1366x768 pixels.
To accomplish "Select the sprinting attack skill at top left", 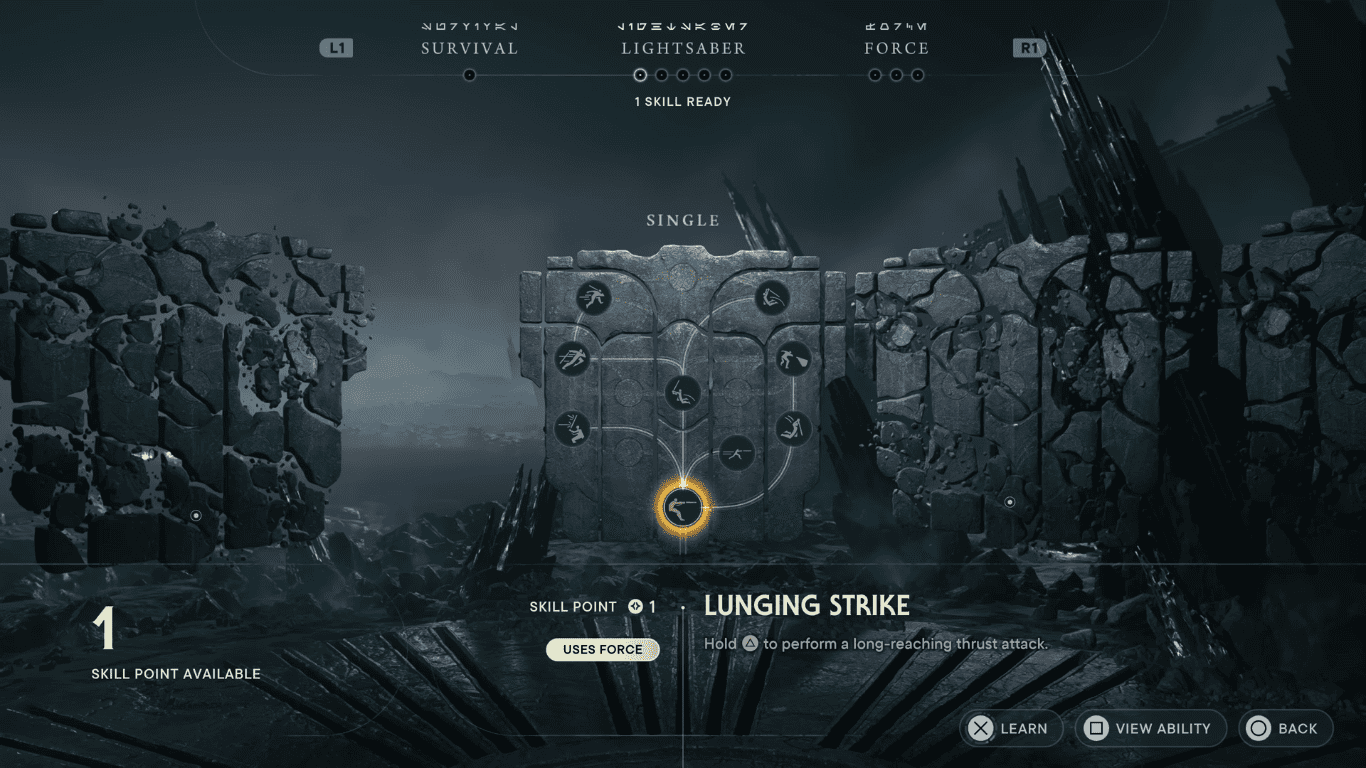I will [592, 298].
